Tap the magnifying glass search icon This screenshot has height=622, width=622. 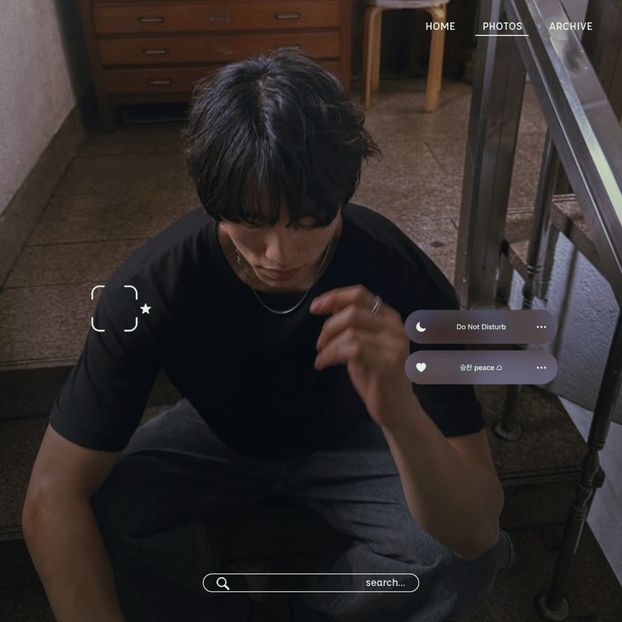(x=223, y=583)
